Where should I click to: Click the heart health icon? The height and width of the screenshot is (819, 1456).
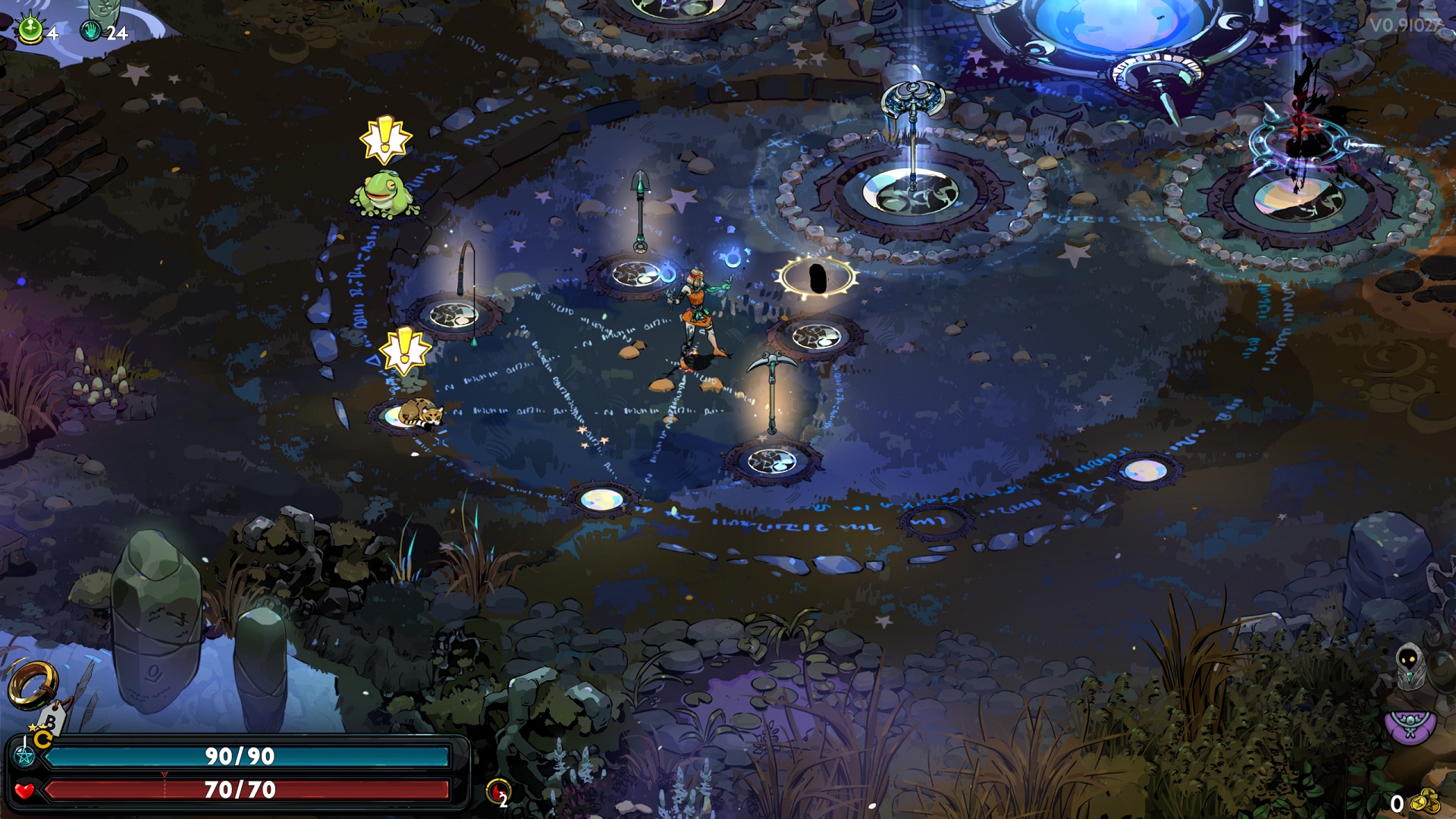coord(24,789)
